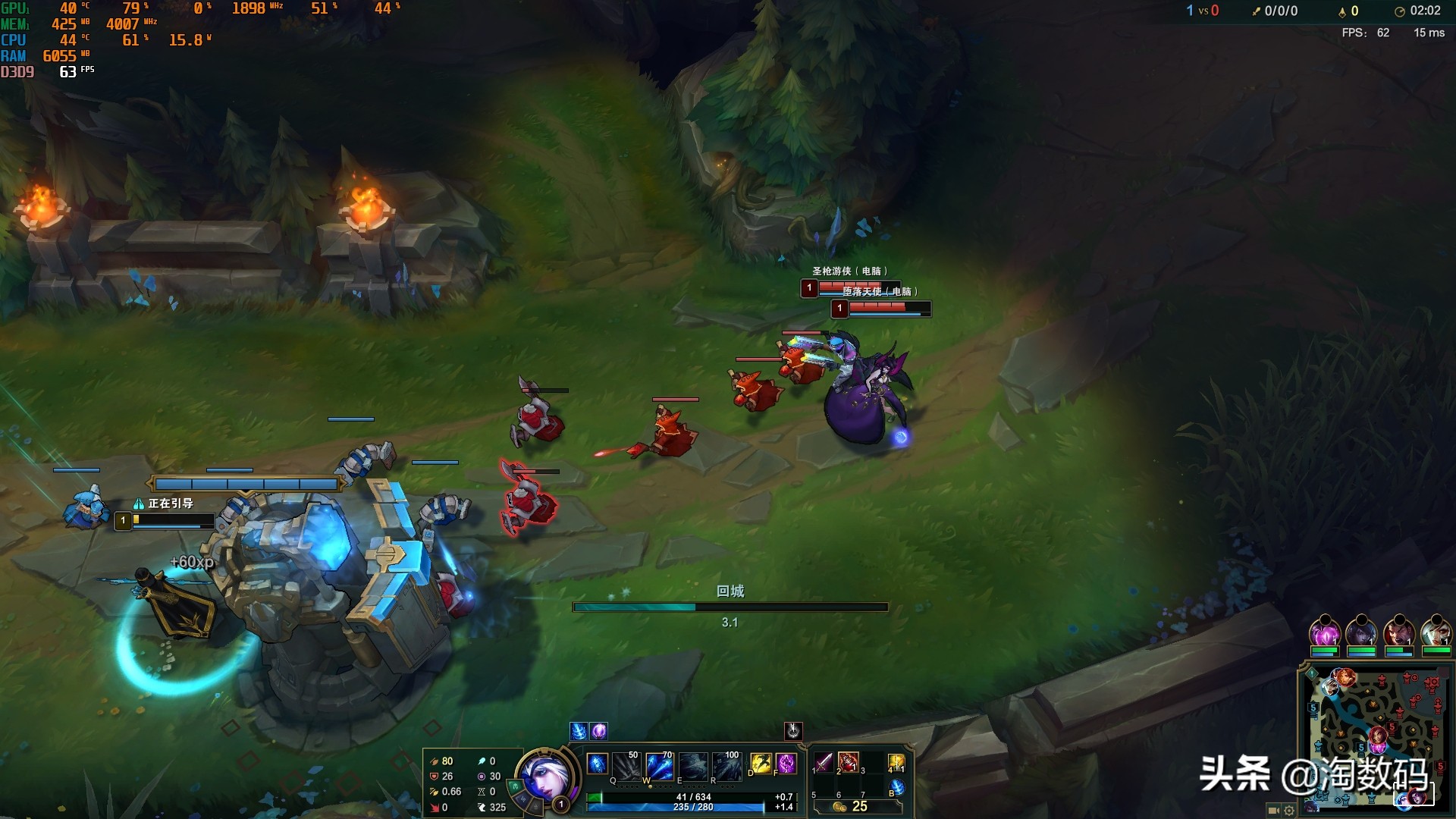
Task: Click Ashe's Frost Shot passive icon
Action: click(x=598, y=764)
